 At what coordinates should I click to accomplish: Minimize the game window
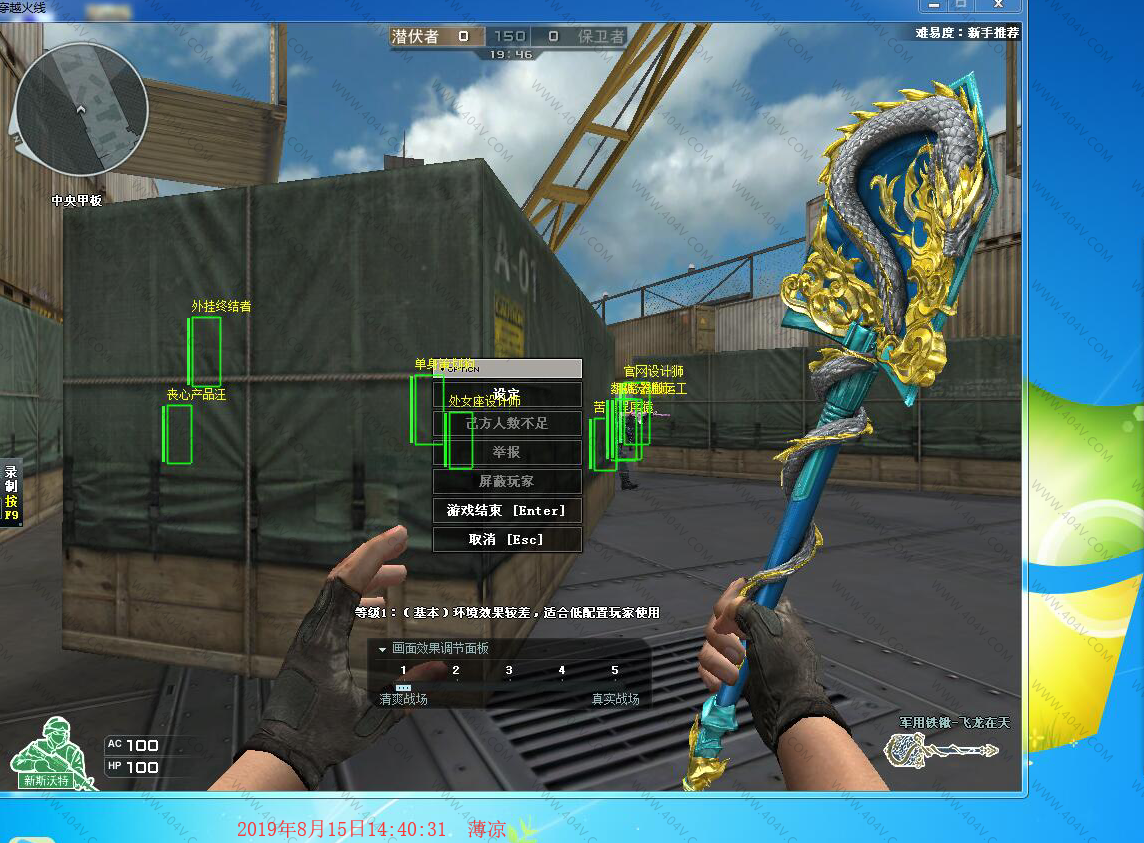932,6
